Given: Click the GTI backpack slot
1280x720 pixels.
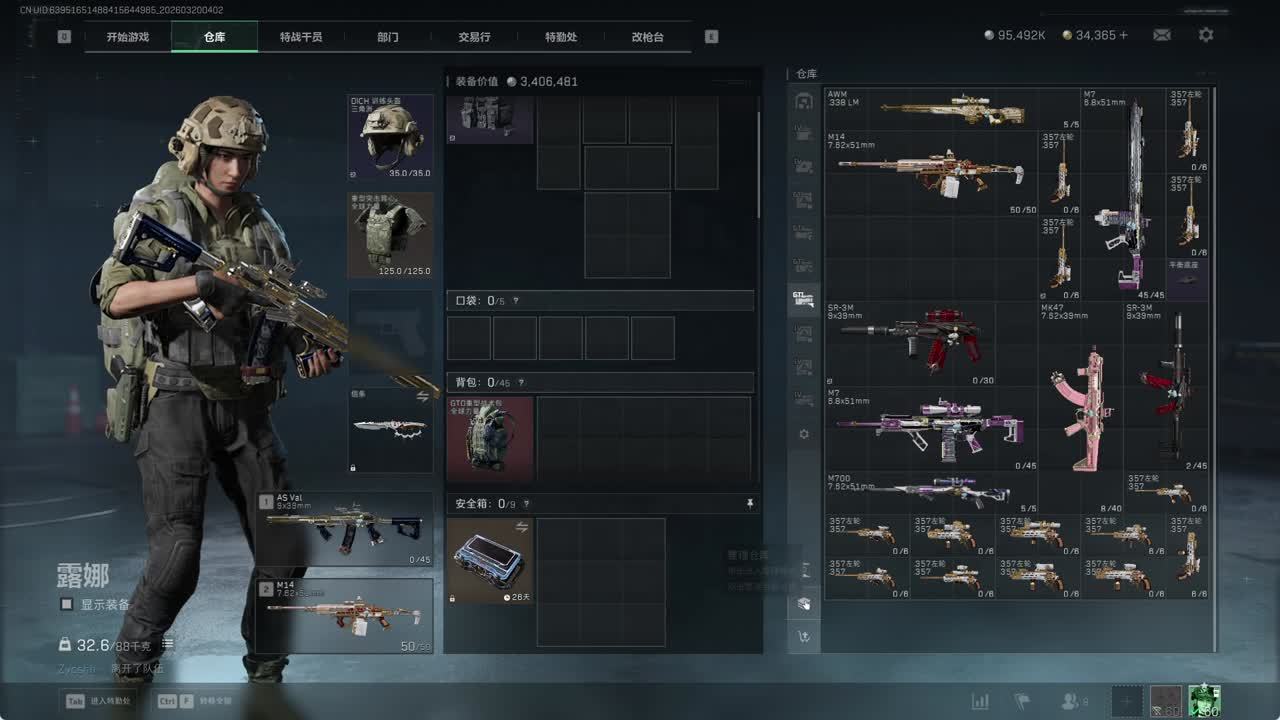Looking at the screenshot, I should pyautogui.click(x=490, y=439).
